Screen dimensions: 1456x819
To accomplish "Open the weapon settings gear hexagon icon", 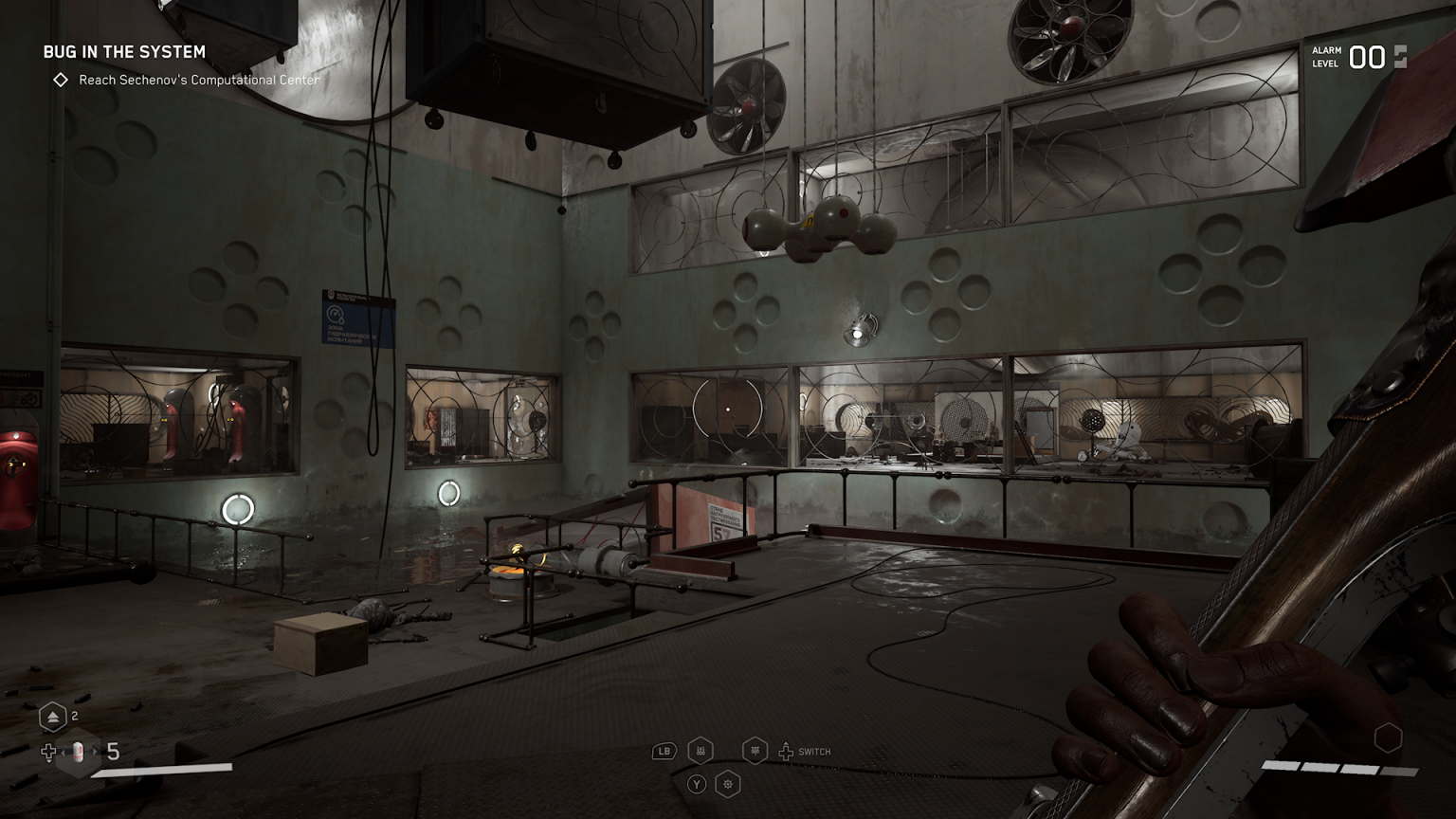I will (x=728, y=785).
